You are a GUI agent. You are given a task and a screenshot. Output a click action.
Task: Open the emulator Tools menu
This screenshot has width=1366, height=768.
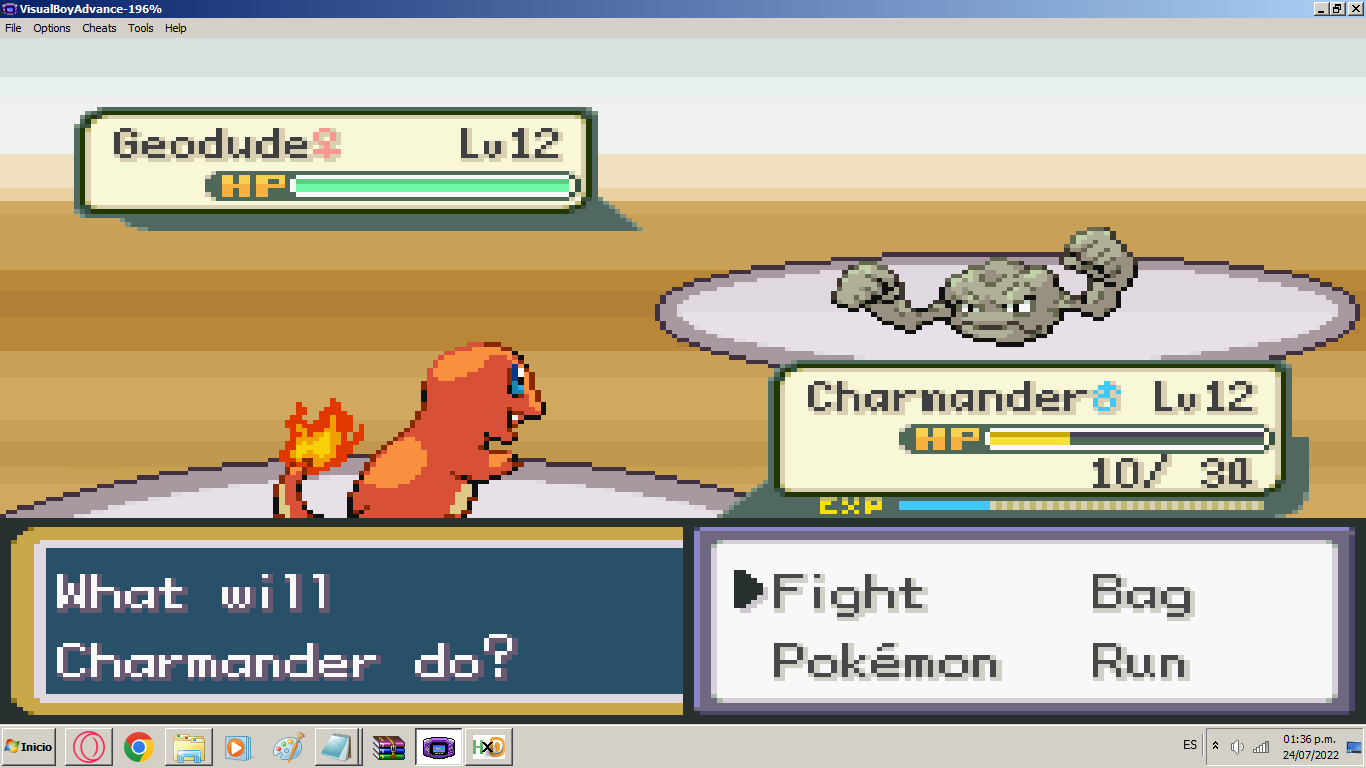pos(141,28)
